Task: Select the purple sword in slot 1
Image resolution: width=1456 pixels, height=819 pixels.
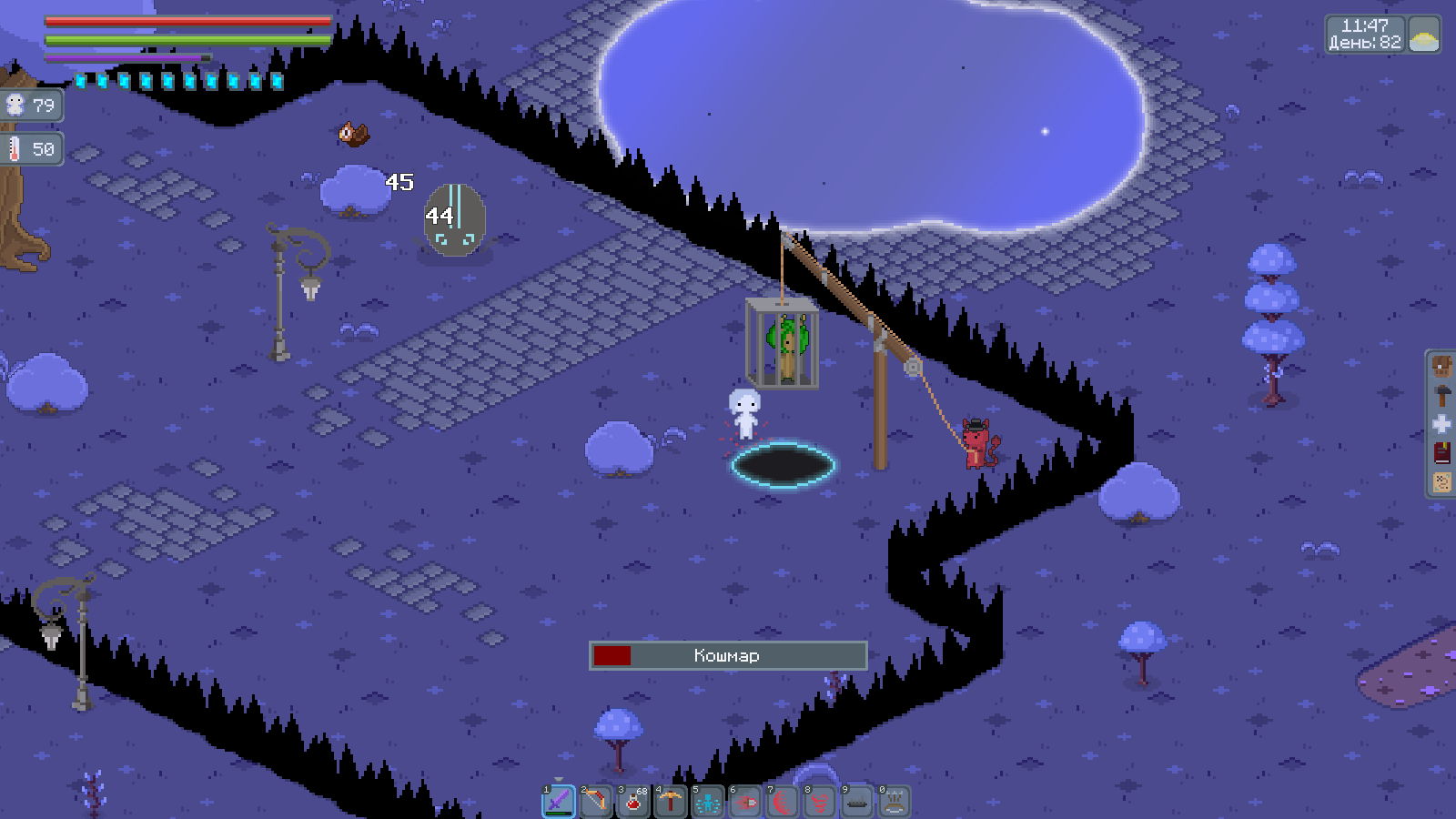Action: pos(559,802)
